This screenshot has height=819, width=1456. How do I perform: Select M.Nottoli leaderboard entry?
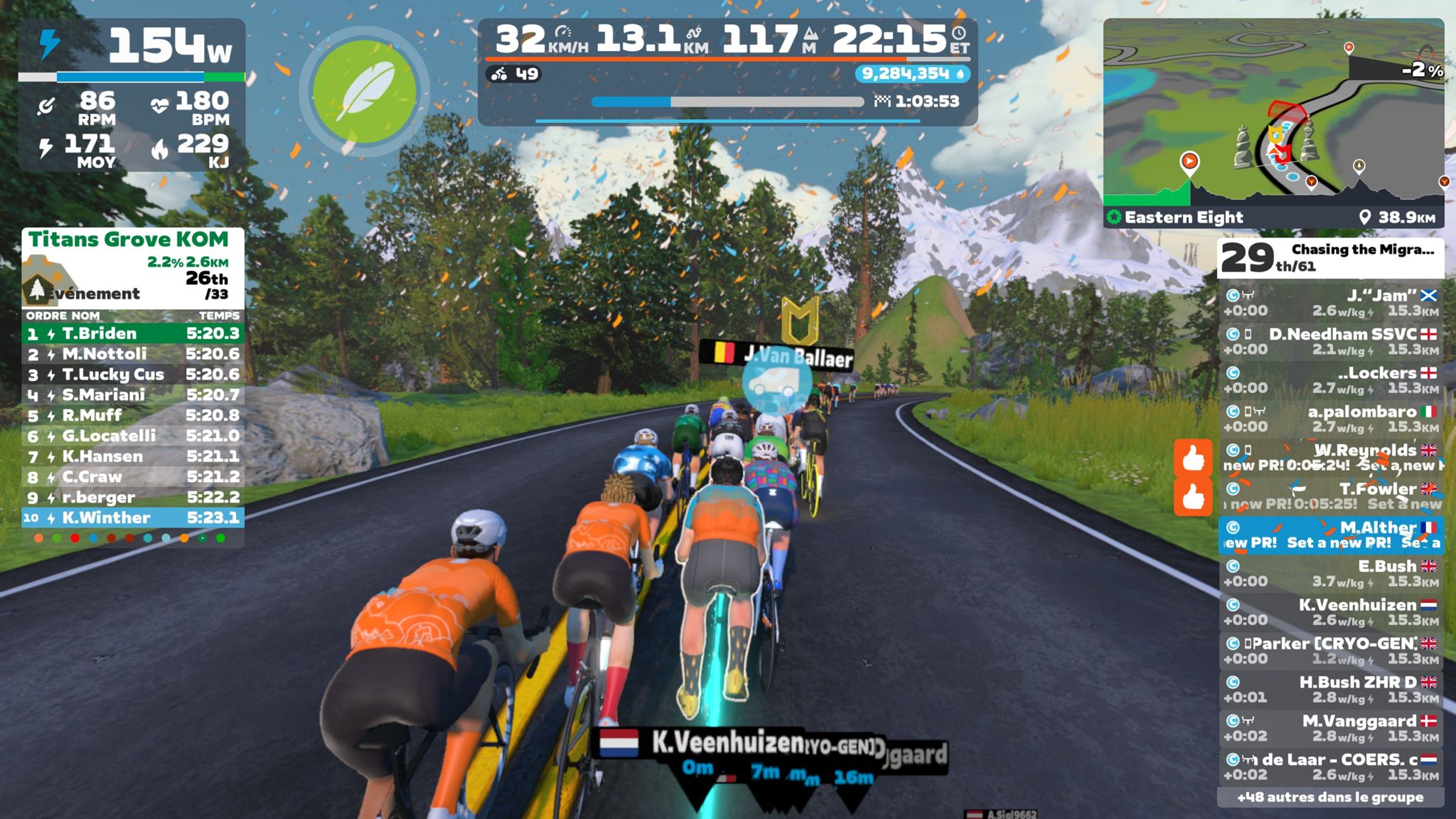(x=133, y=354)
